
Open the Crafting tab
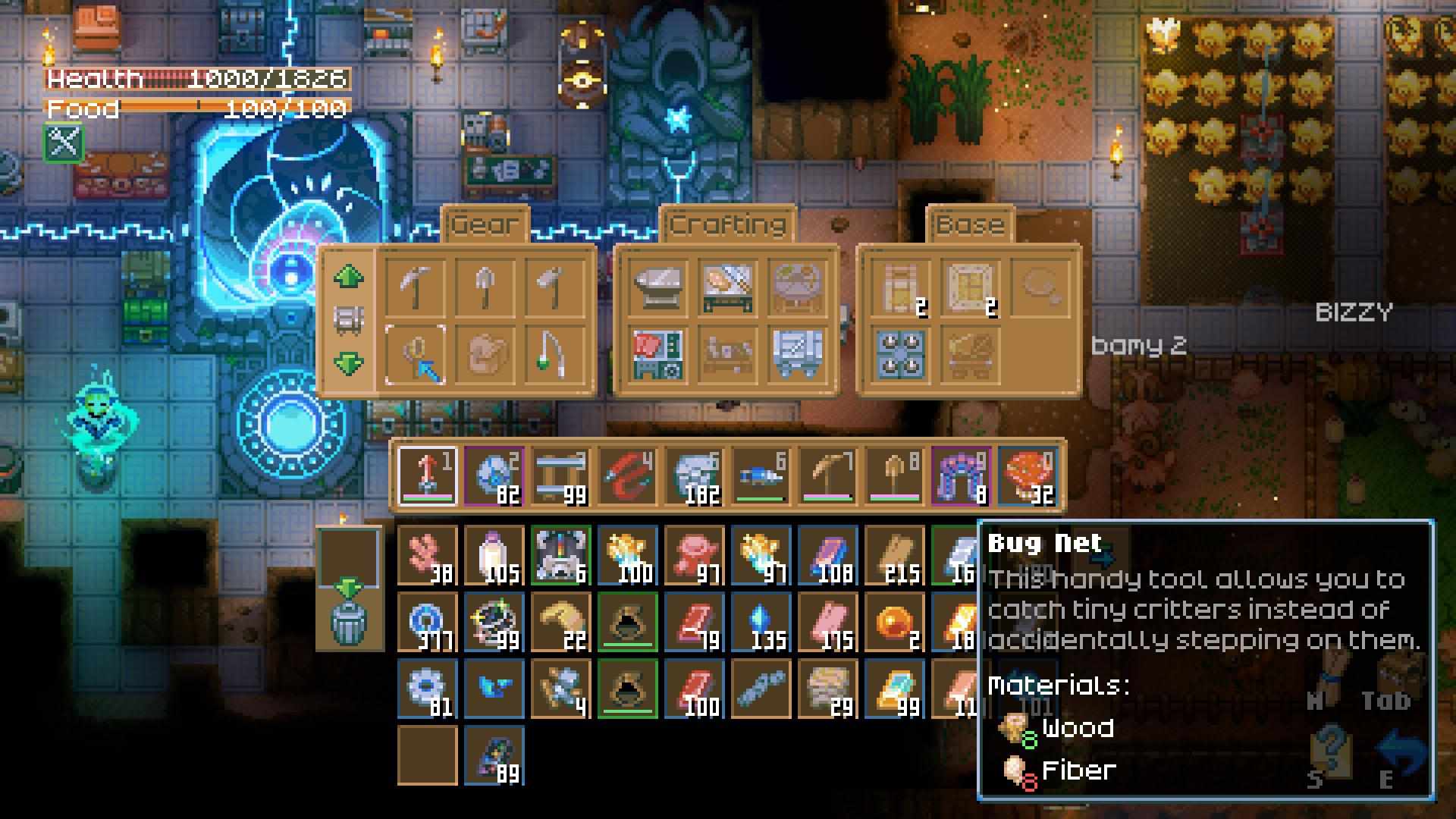coord(727,225)
